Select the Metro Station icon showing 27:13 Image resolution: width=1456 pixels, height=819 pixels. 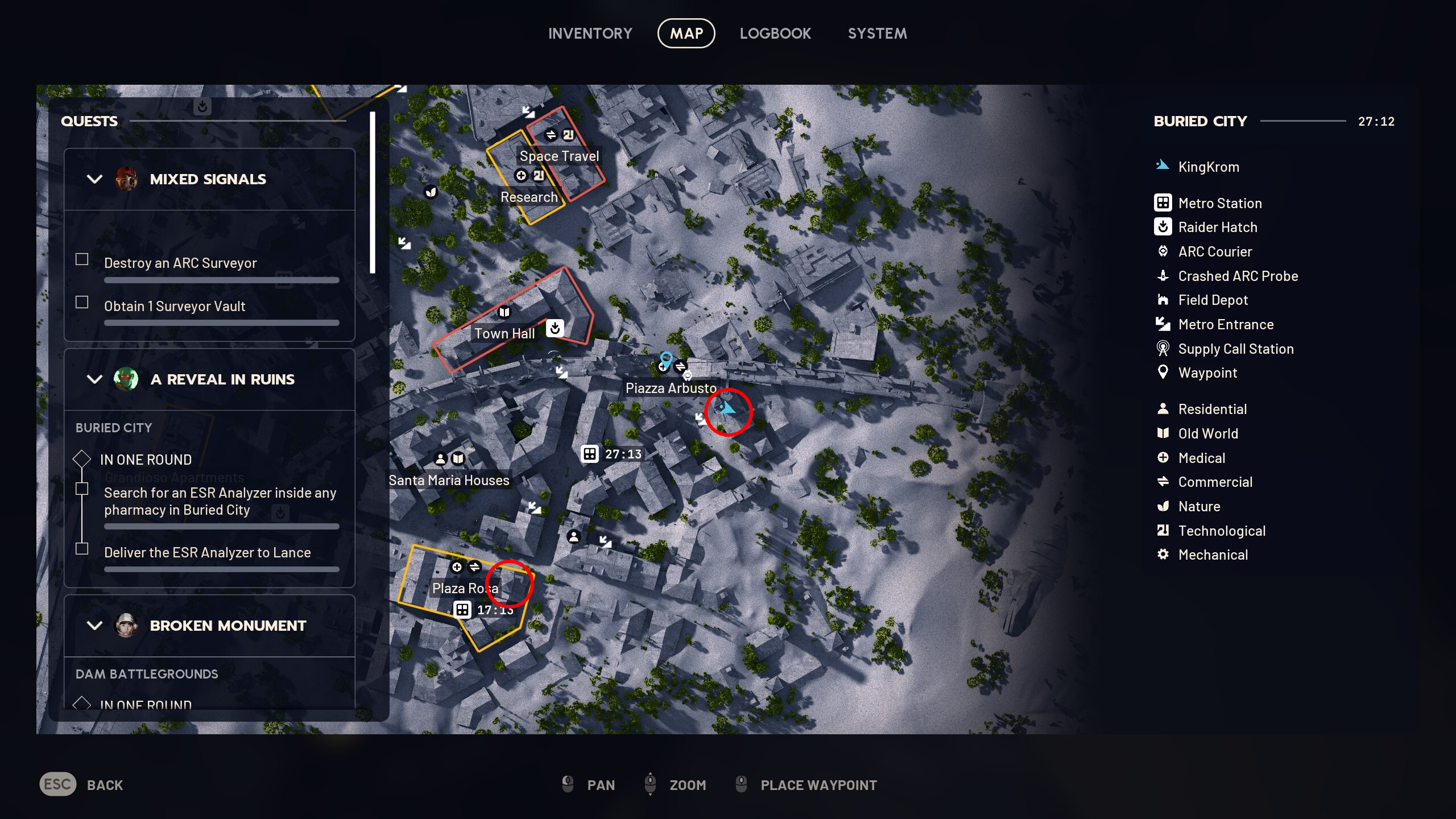tap(589, 454)
